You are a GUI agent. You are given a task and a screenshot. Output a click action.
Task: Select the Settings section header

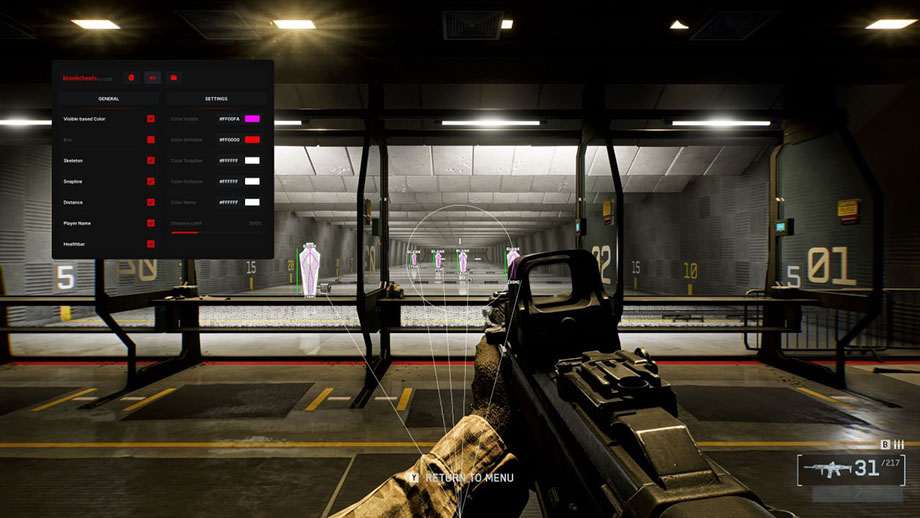click(216, 99)
